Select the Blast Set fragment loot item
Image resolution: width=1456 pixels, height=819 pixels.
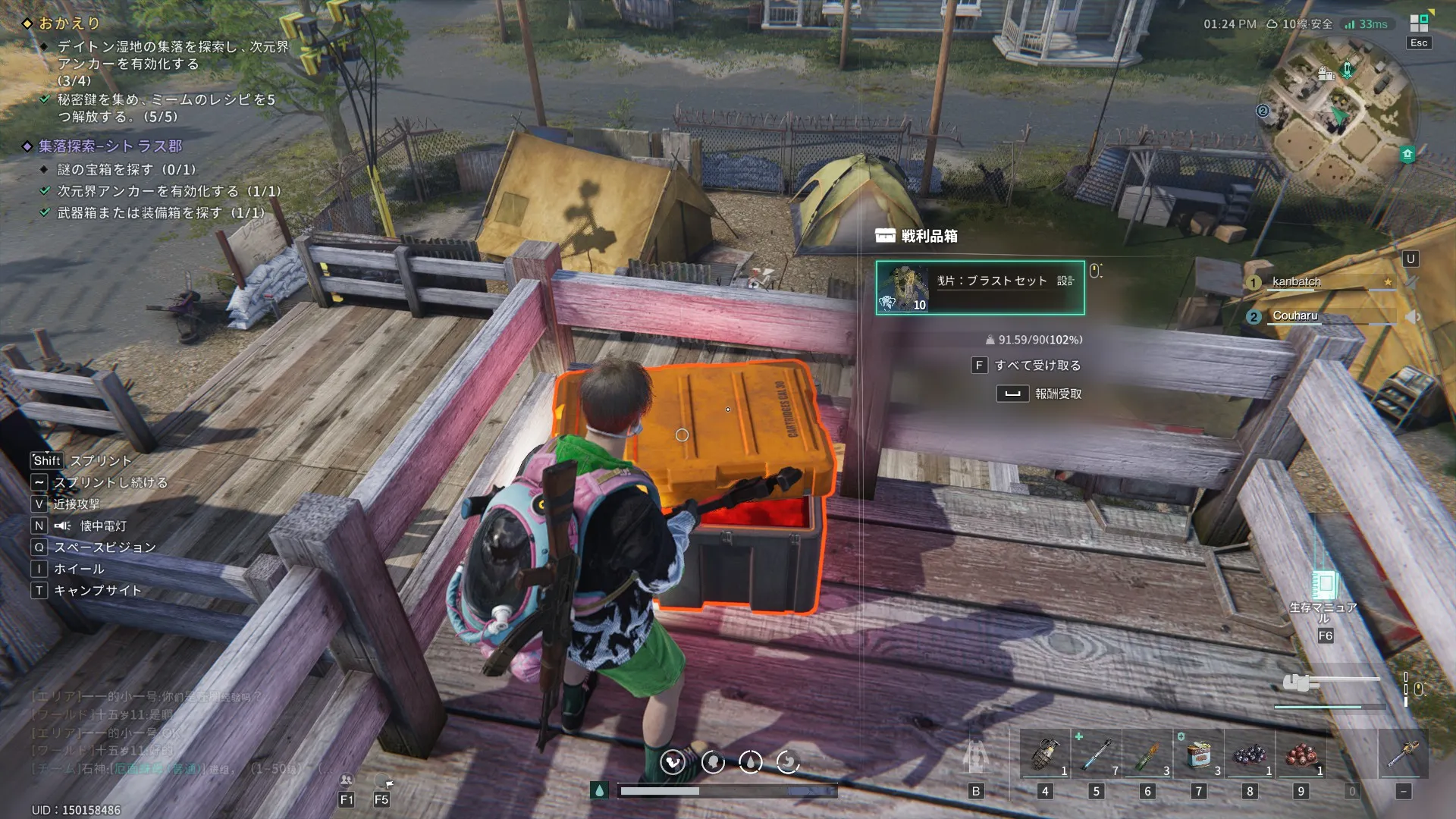coord(980,287)
